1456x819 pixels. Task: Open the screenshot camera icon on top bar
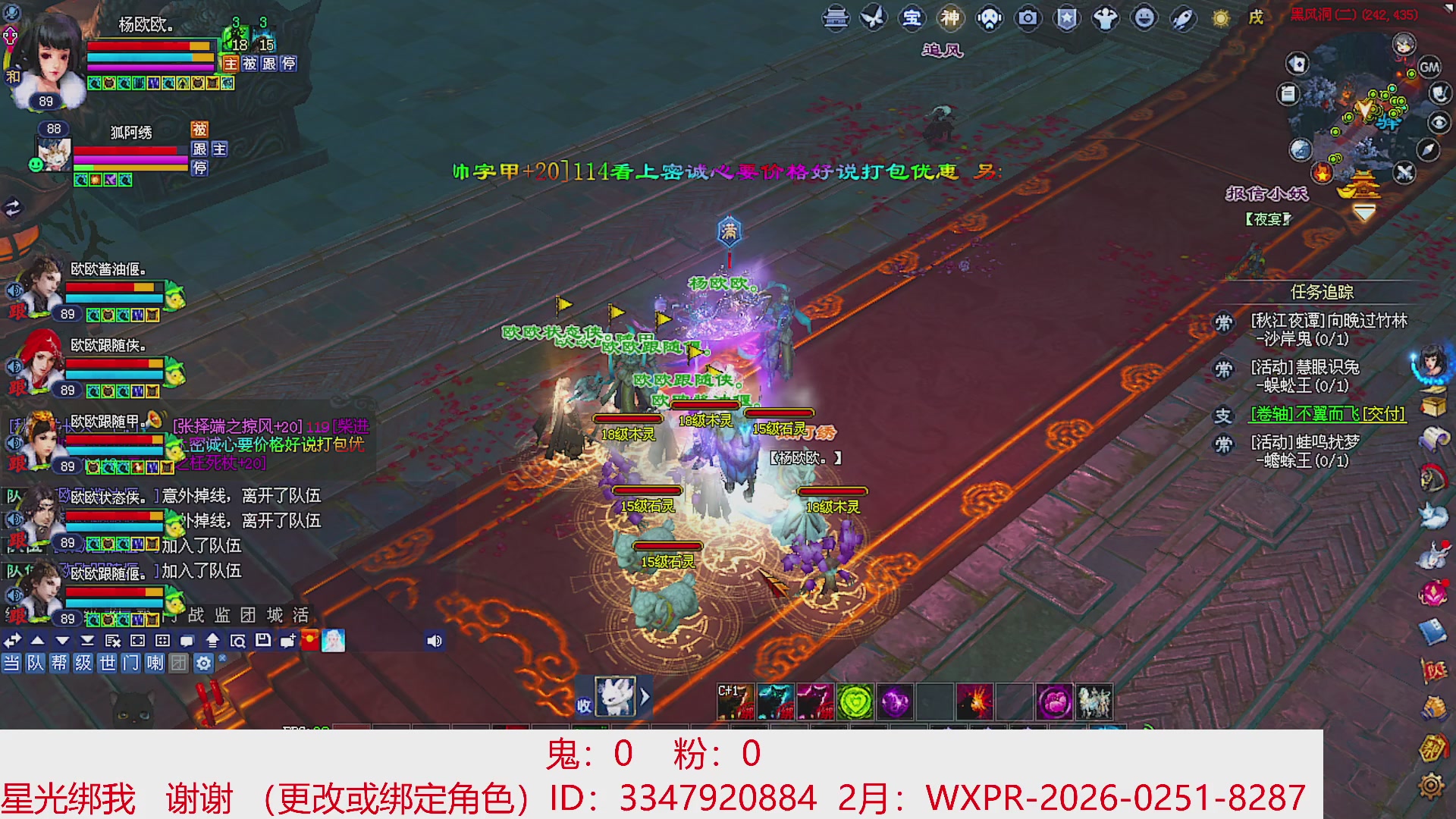(x=1028, y=19)
